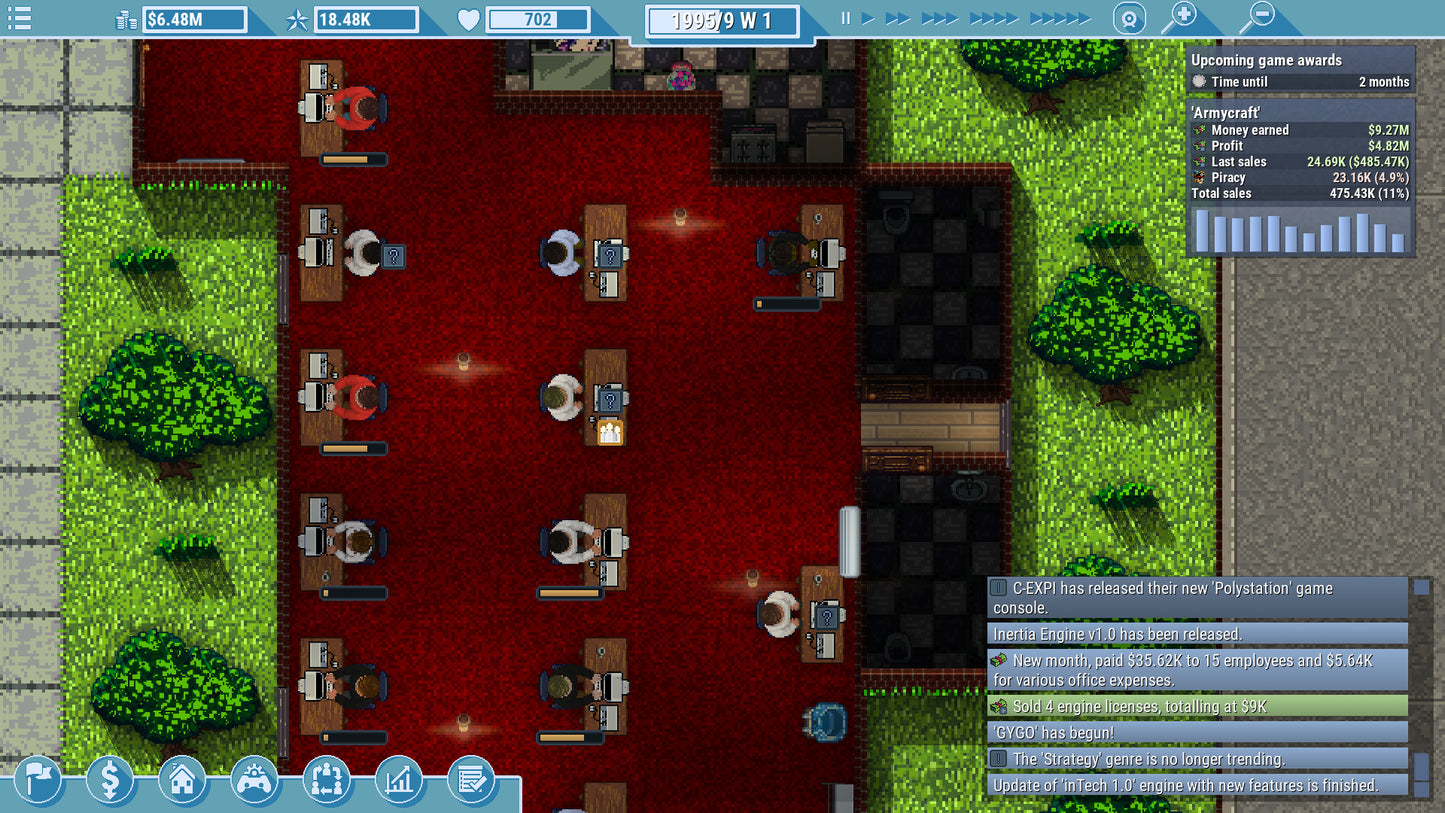Pause the game simulation
Screen dimensions: 1445x813
pos(844,16)
